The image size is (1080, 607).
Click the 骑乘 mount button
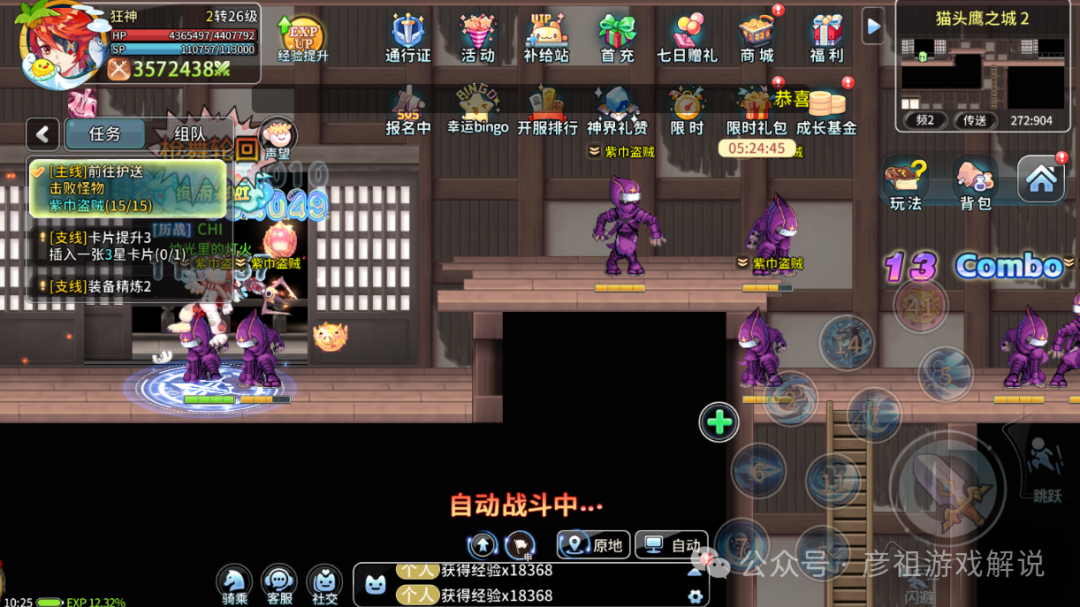(234, 582)
